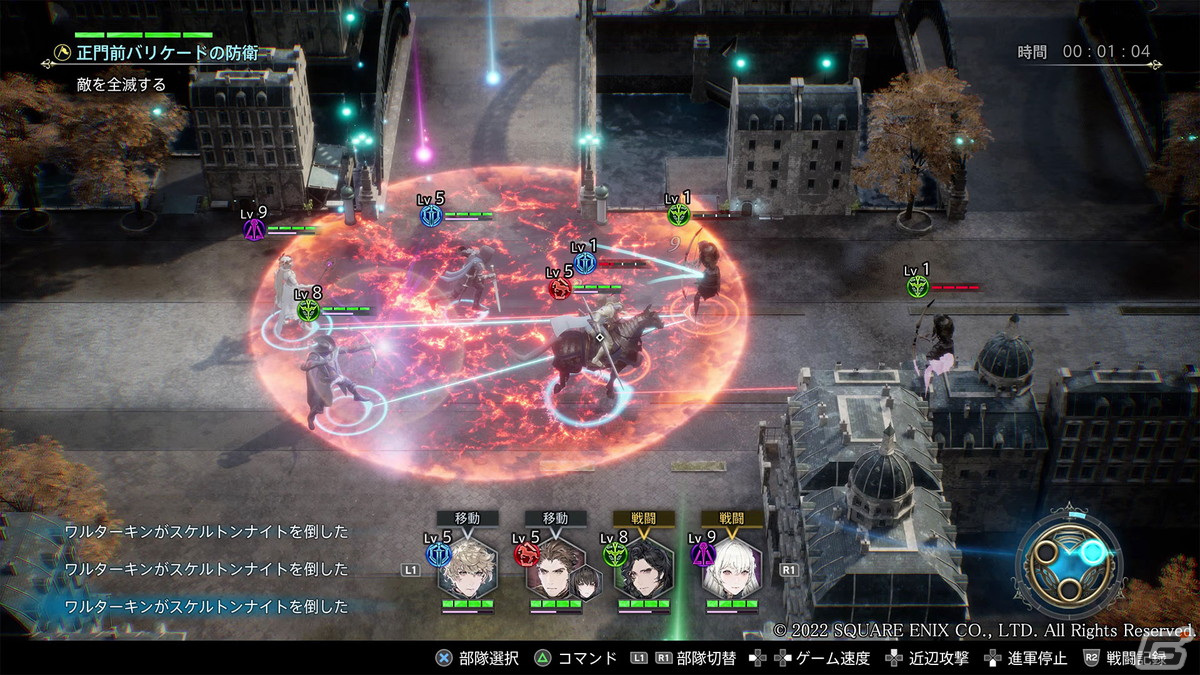Image resolution: width=1200 pixels, height=675 pixels.
Task: Pick the white-haired Lv 9 unit portrait
Action: click(731, 567)
